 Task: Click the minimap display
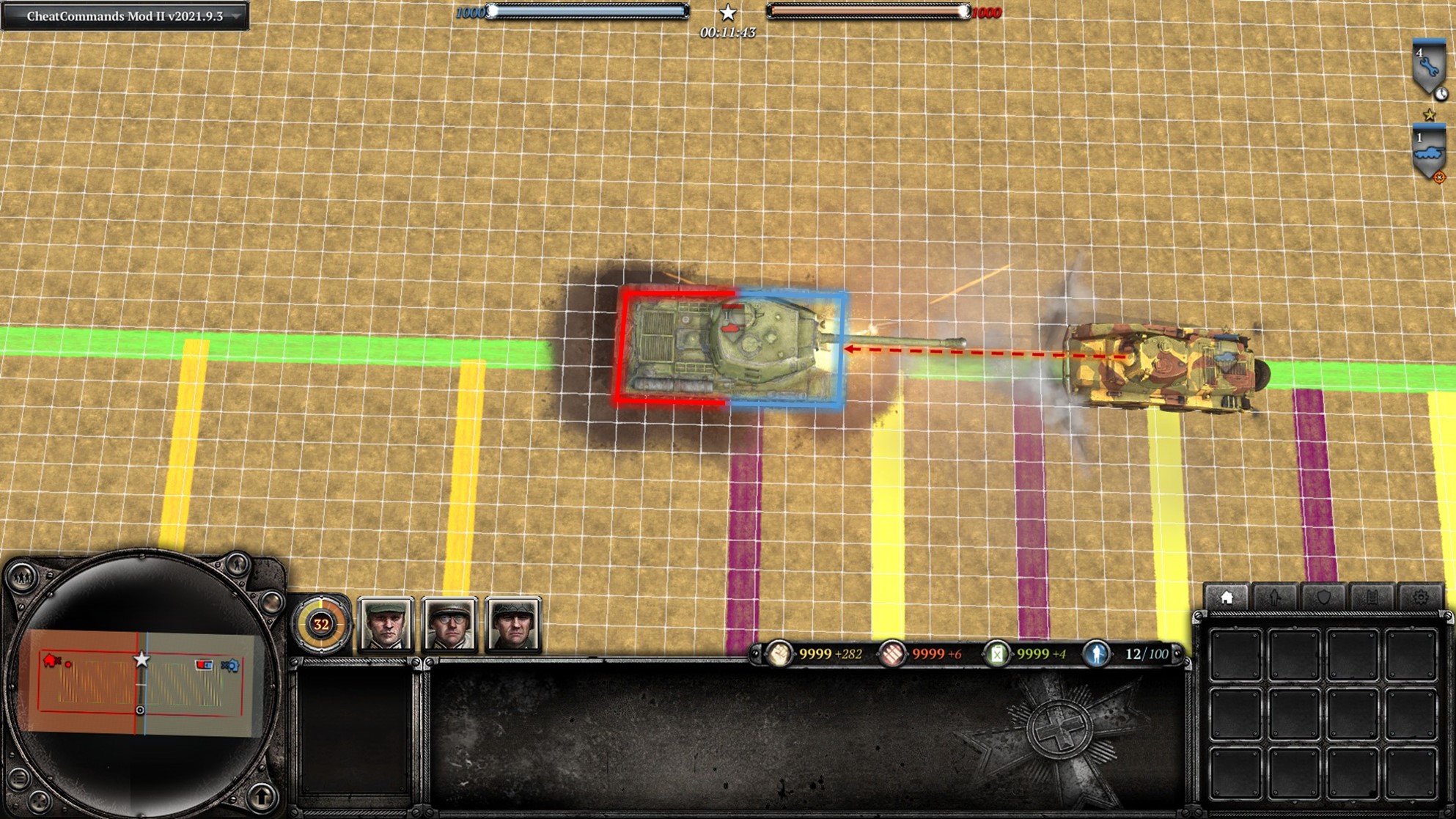(141, 682)
